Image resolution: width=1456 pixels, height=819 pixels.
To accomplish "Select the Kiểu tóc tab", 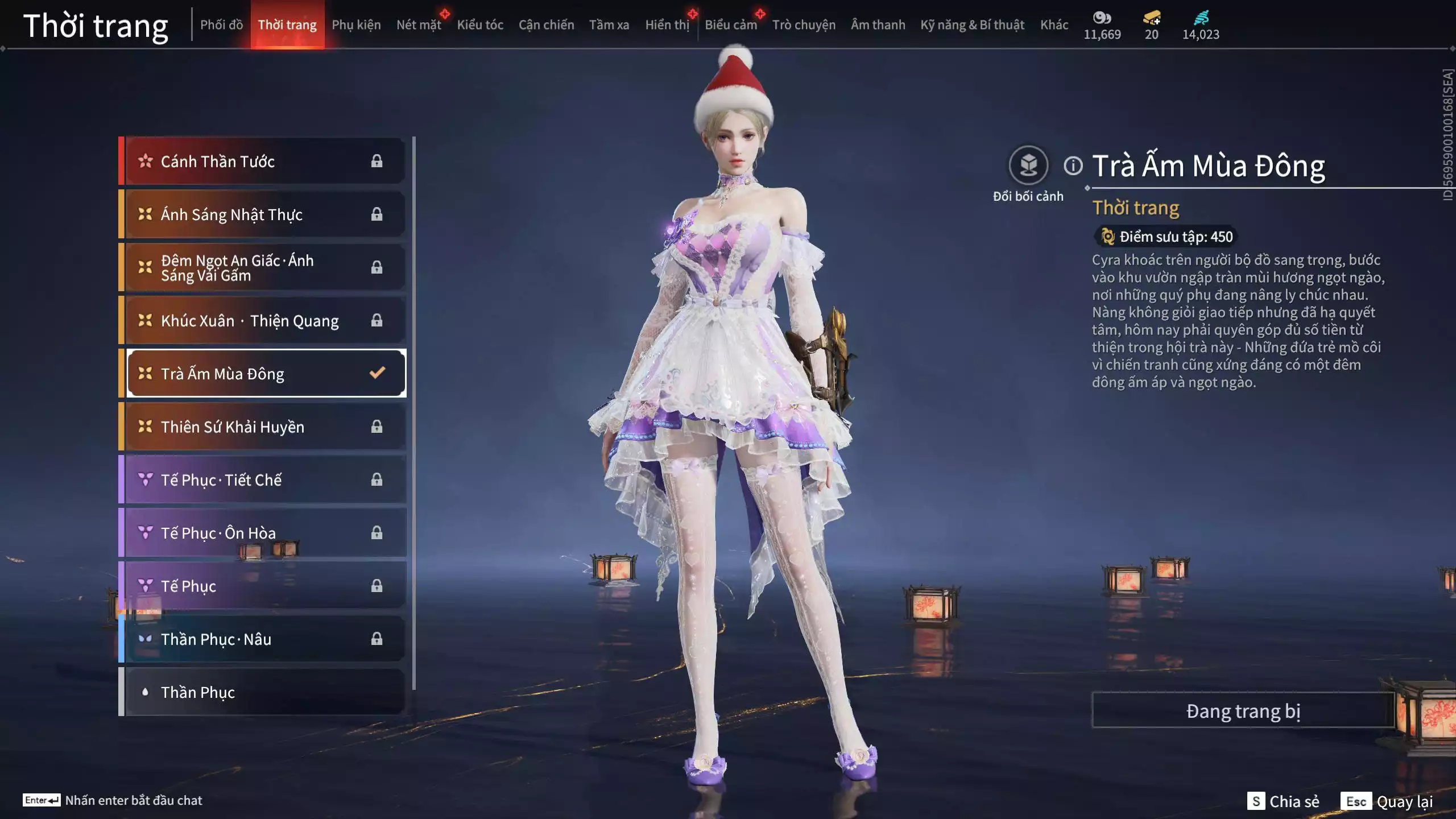I will (480, 25).
